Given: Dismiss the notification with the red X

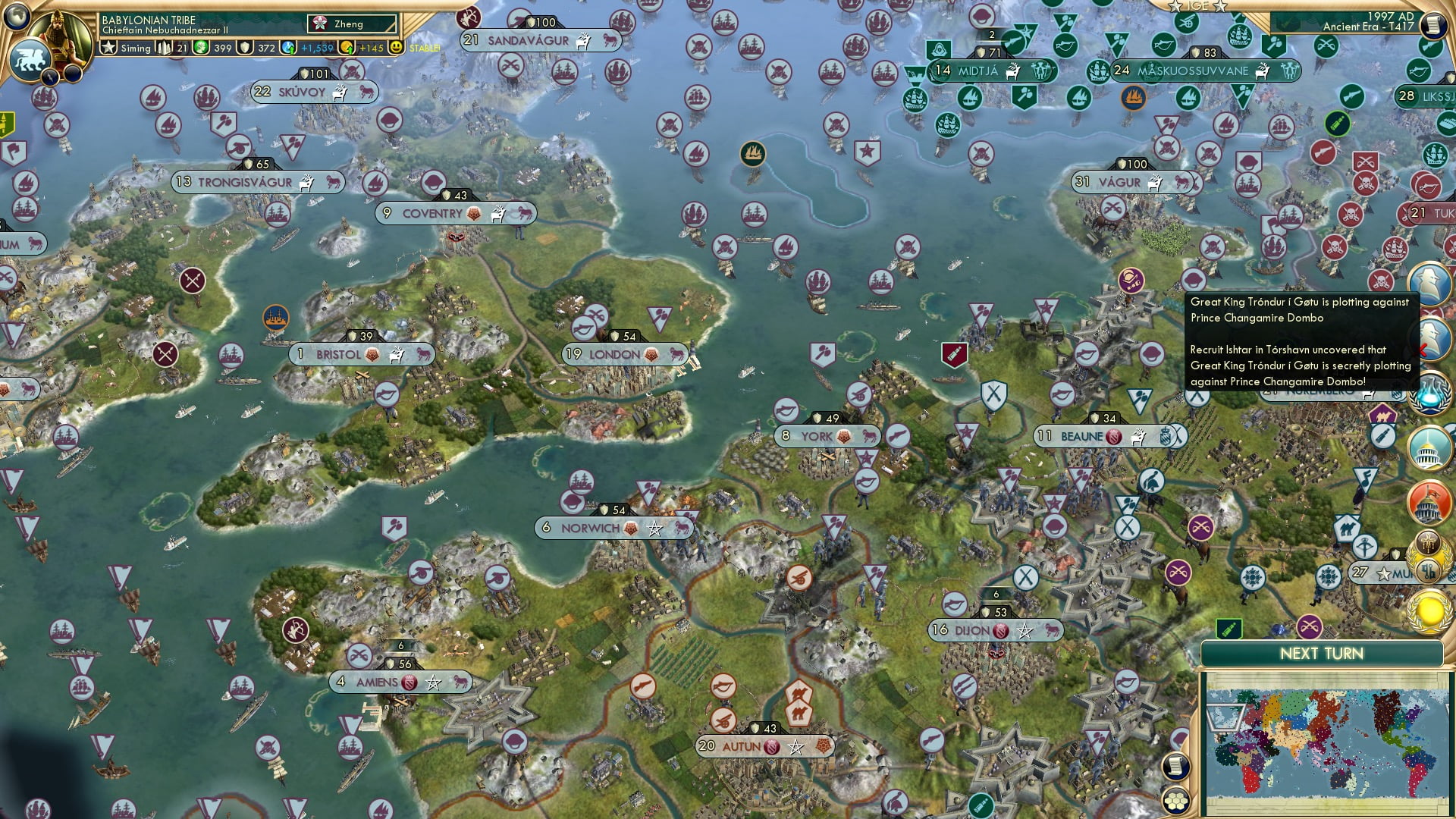Looking at the screenshot, I should pos(1423,349).
